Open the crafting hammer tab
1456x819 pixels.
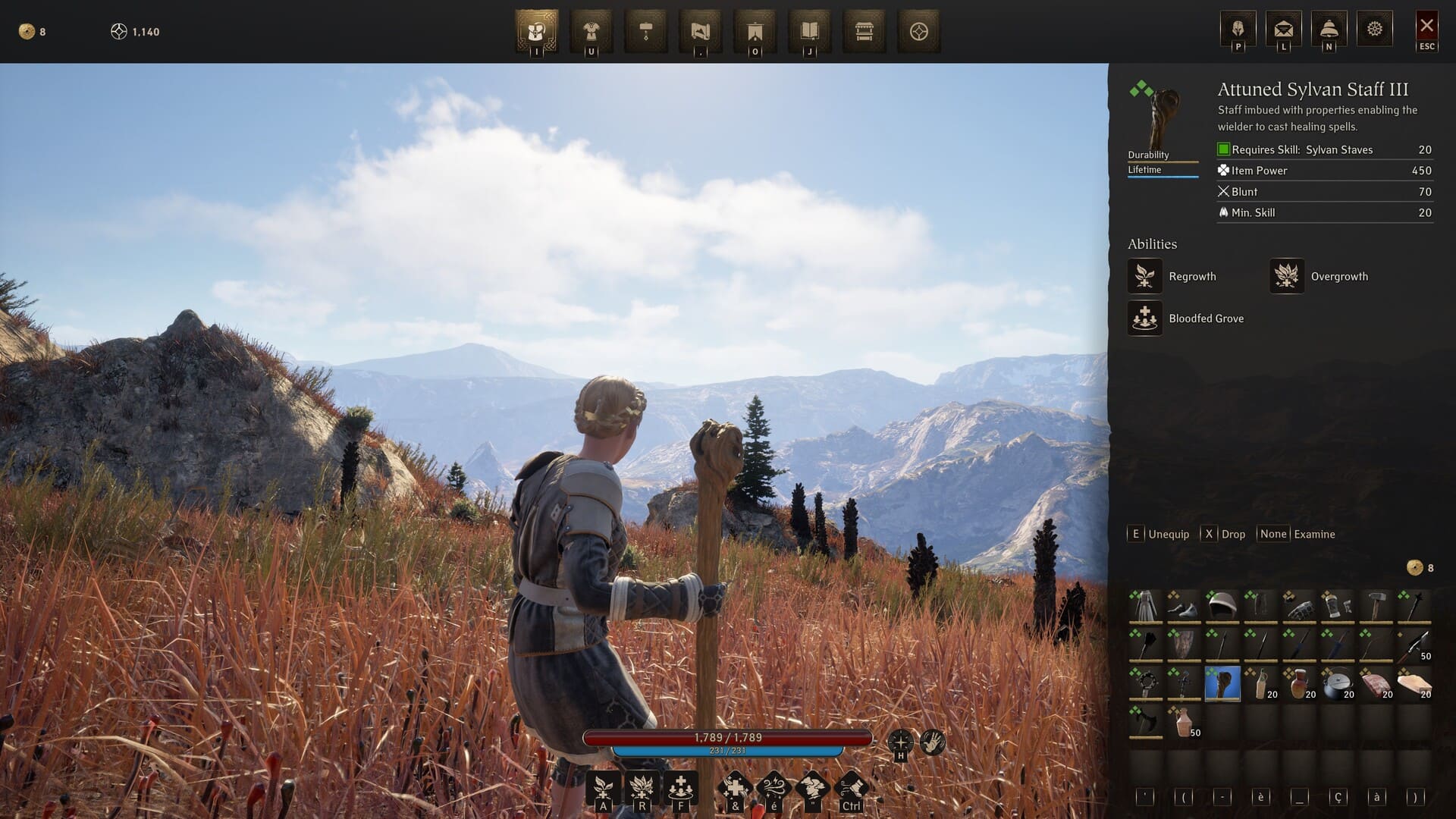click(646, 31)
